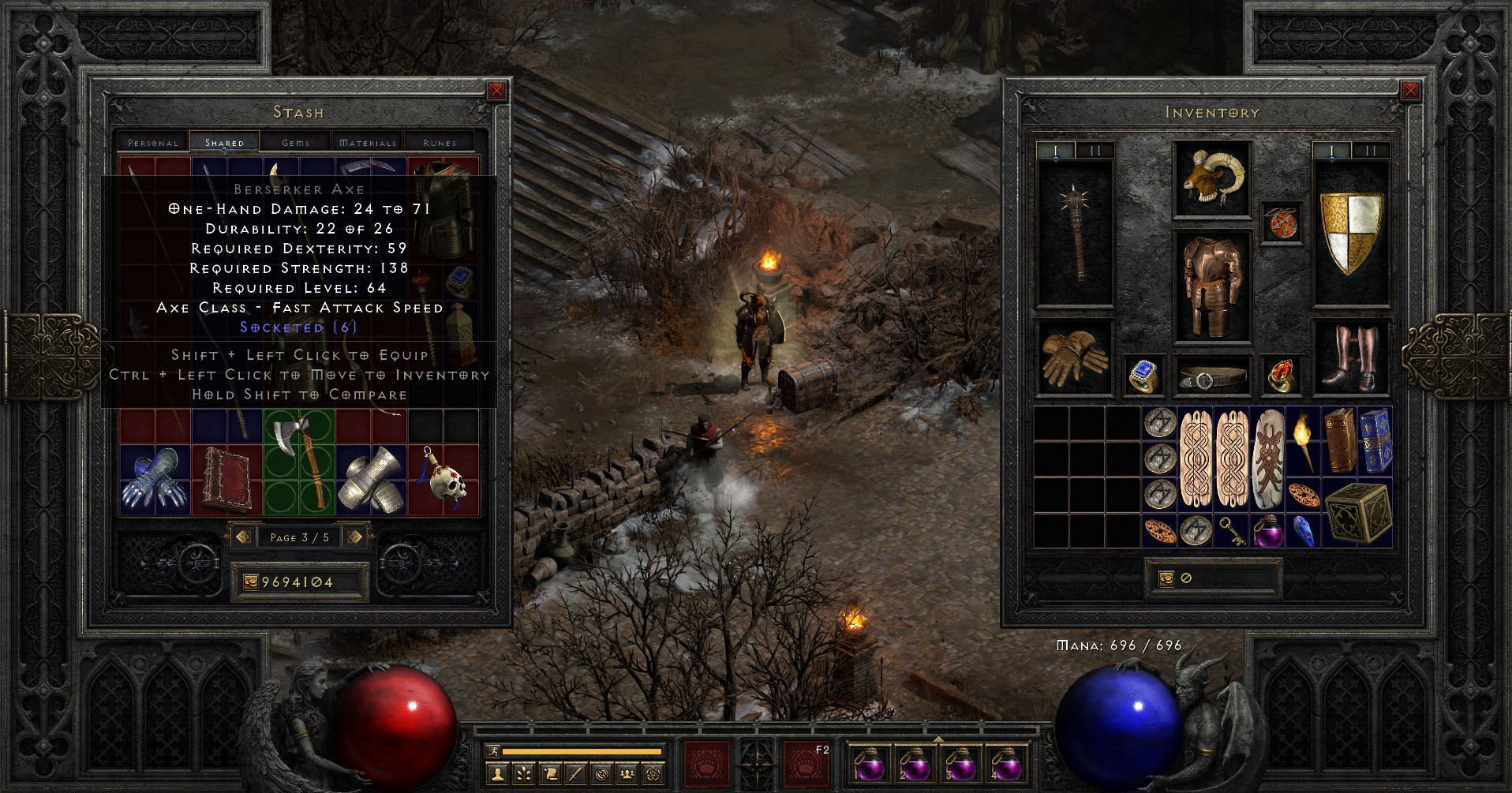1512x793 pixels.
Task: Switch left weapon set to slot I
Action: click(1055, 151)
